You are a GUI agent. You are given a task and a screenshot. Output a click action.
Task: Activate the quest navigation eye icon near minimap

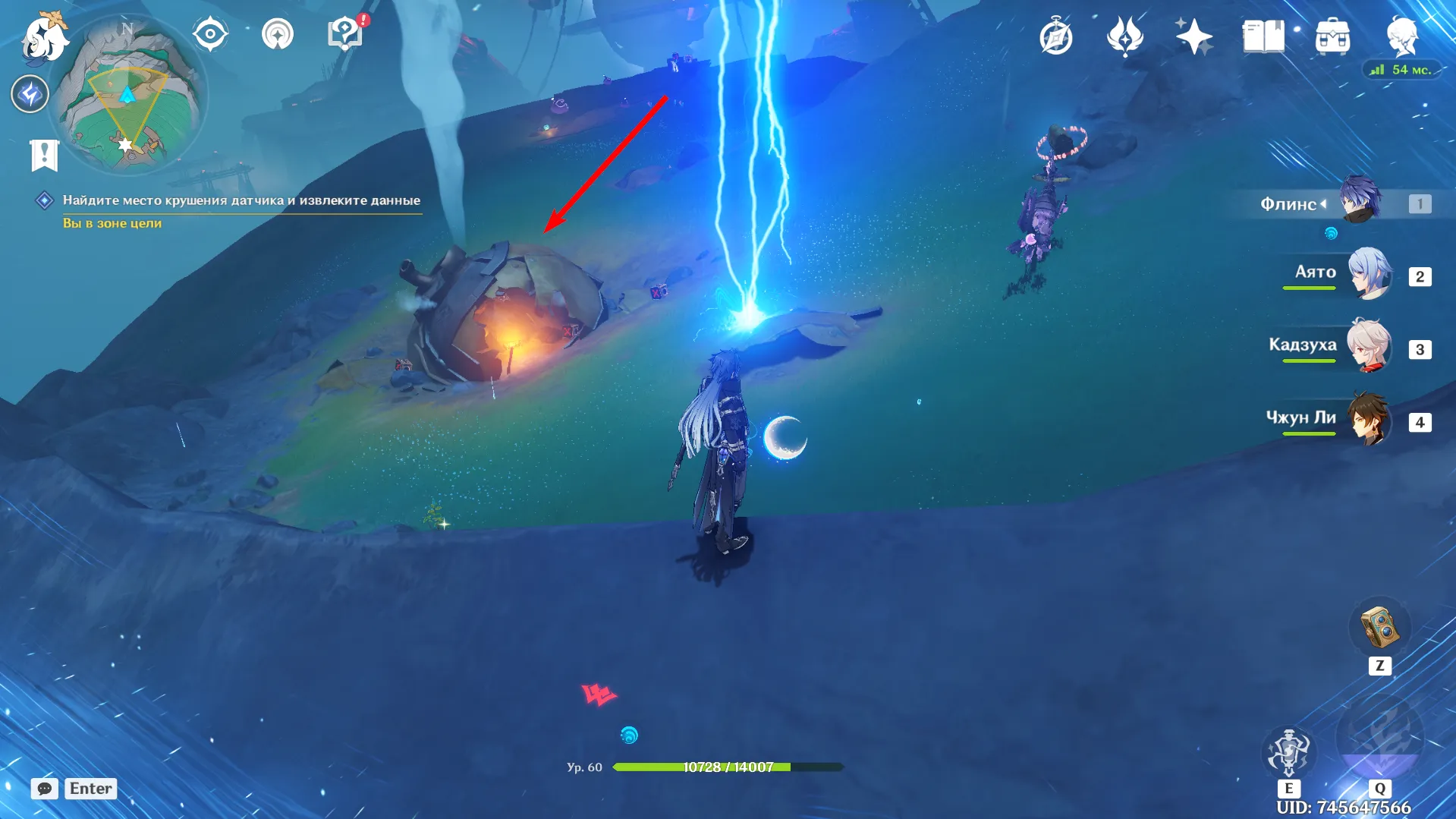click(x=210, y=32)
